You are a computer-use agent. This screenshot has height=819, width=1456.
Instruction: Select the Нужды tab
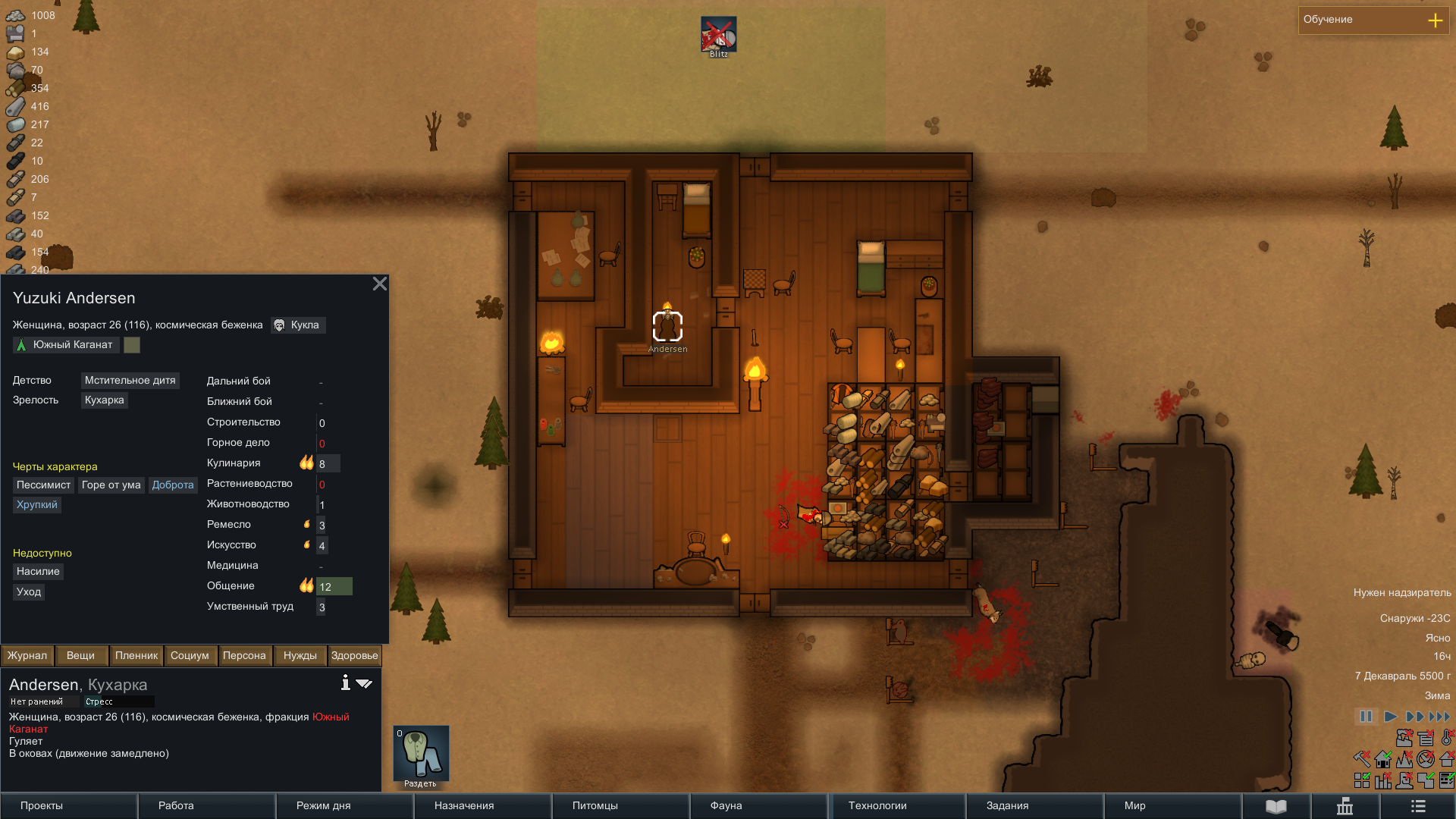point(300,655)
